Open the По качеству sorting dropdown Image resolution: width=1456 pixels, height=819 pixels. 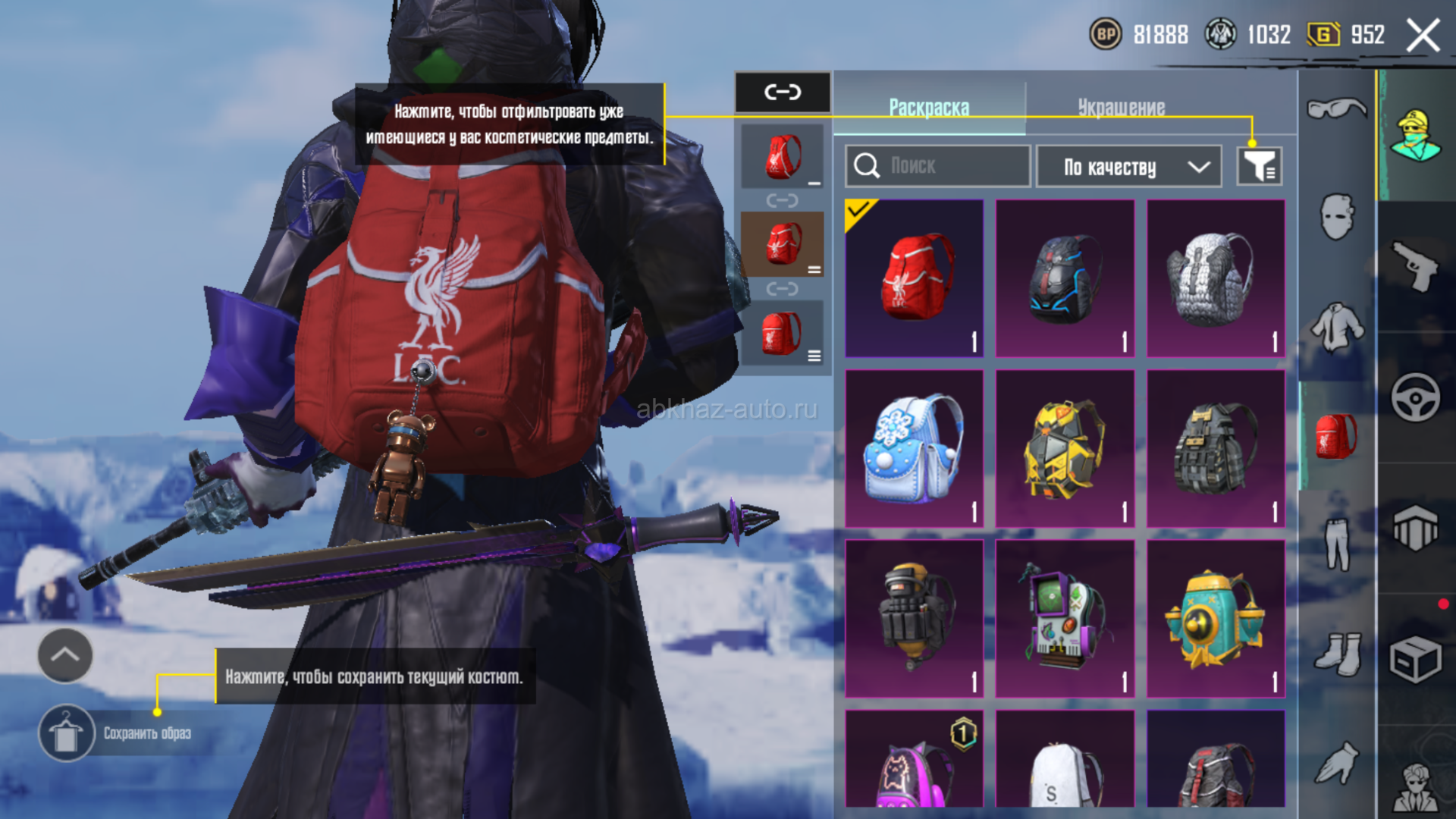point(1128,167)
